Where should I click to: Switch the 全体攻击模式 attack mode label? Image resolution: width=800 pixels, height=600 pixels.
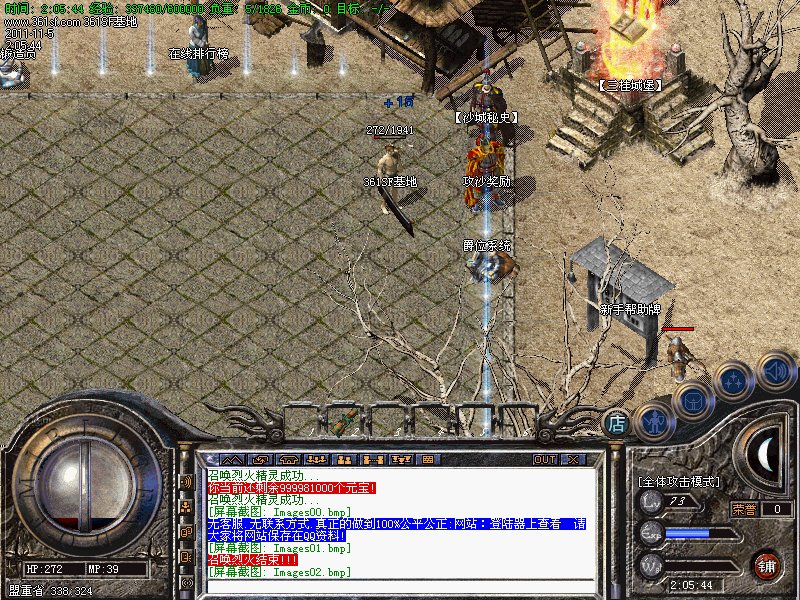[680, 482]
